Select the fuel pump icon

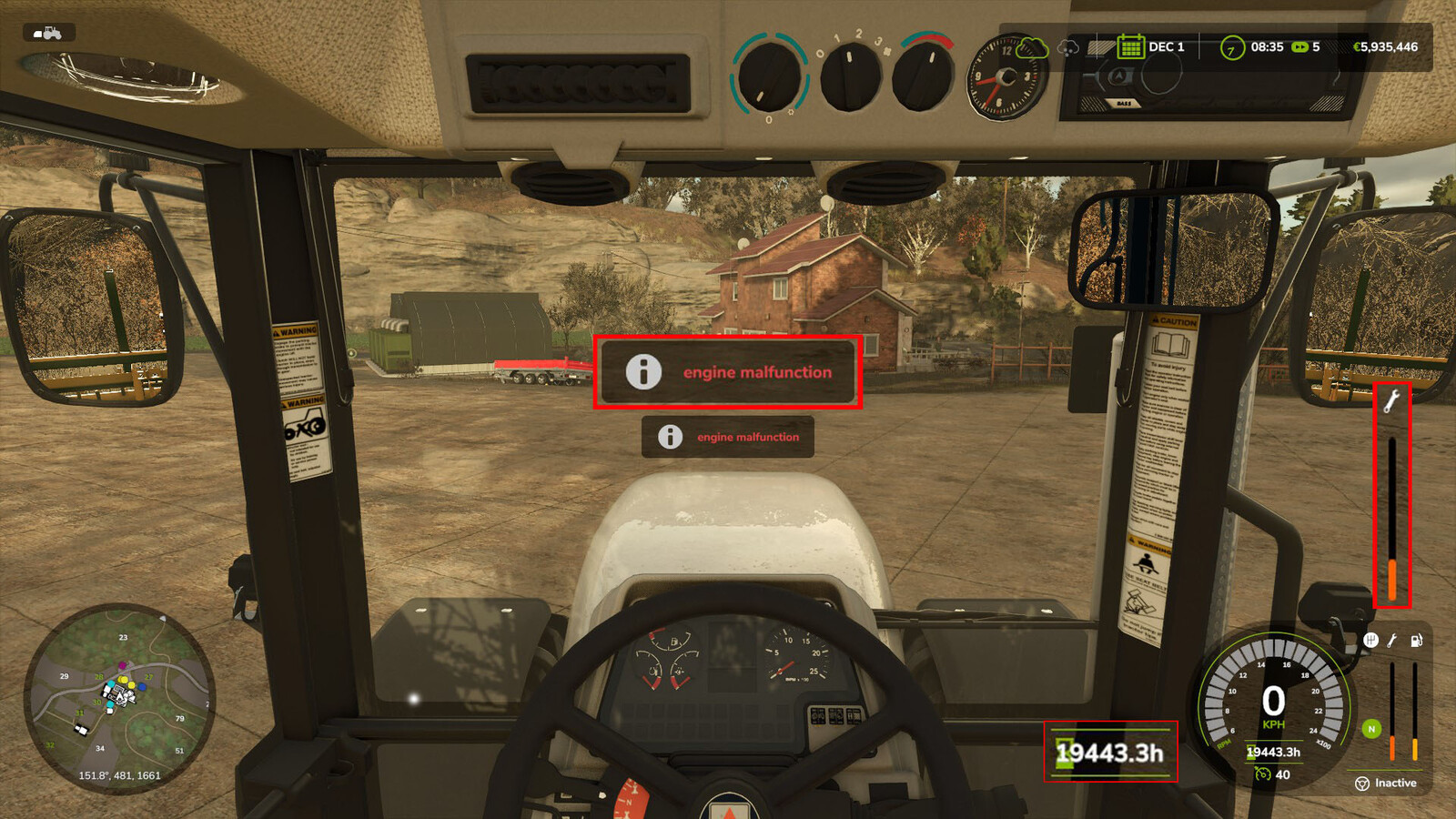pos(1416,640)
